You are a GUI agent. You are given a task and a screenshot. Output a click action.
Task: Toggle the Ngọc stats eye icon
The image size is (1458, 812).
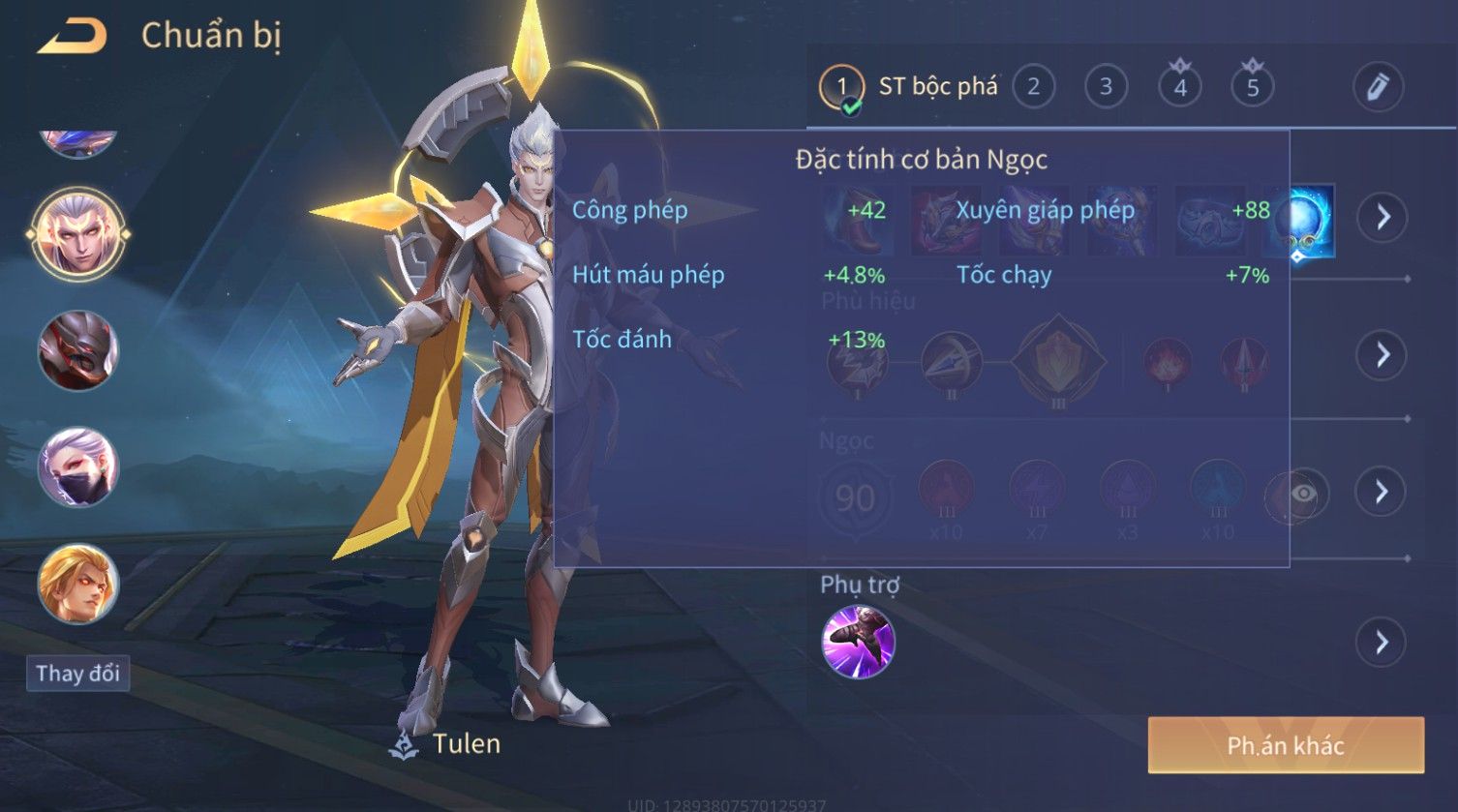point(1303,495)
